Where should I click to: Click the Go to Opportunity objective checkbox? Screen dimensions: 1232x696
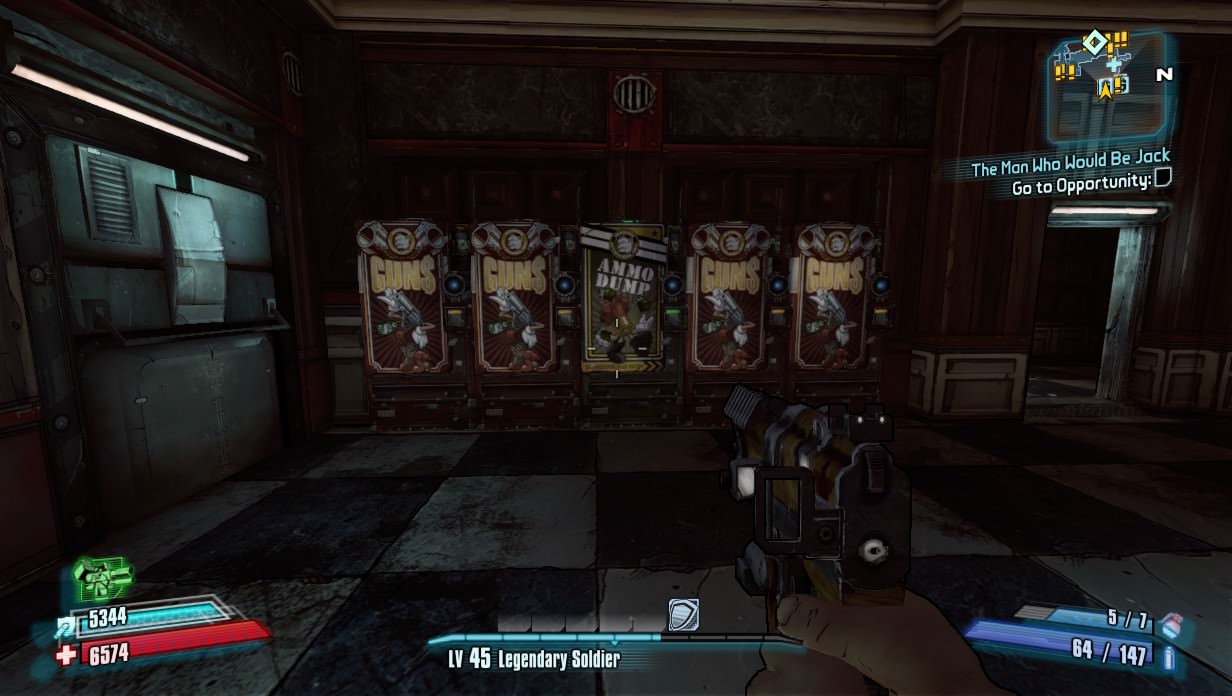point(1162,179)
